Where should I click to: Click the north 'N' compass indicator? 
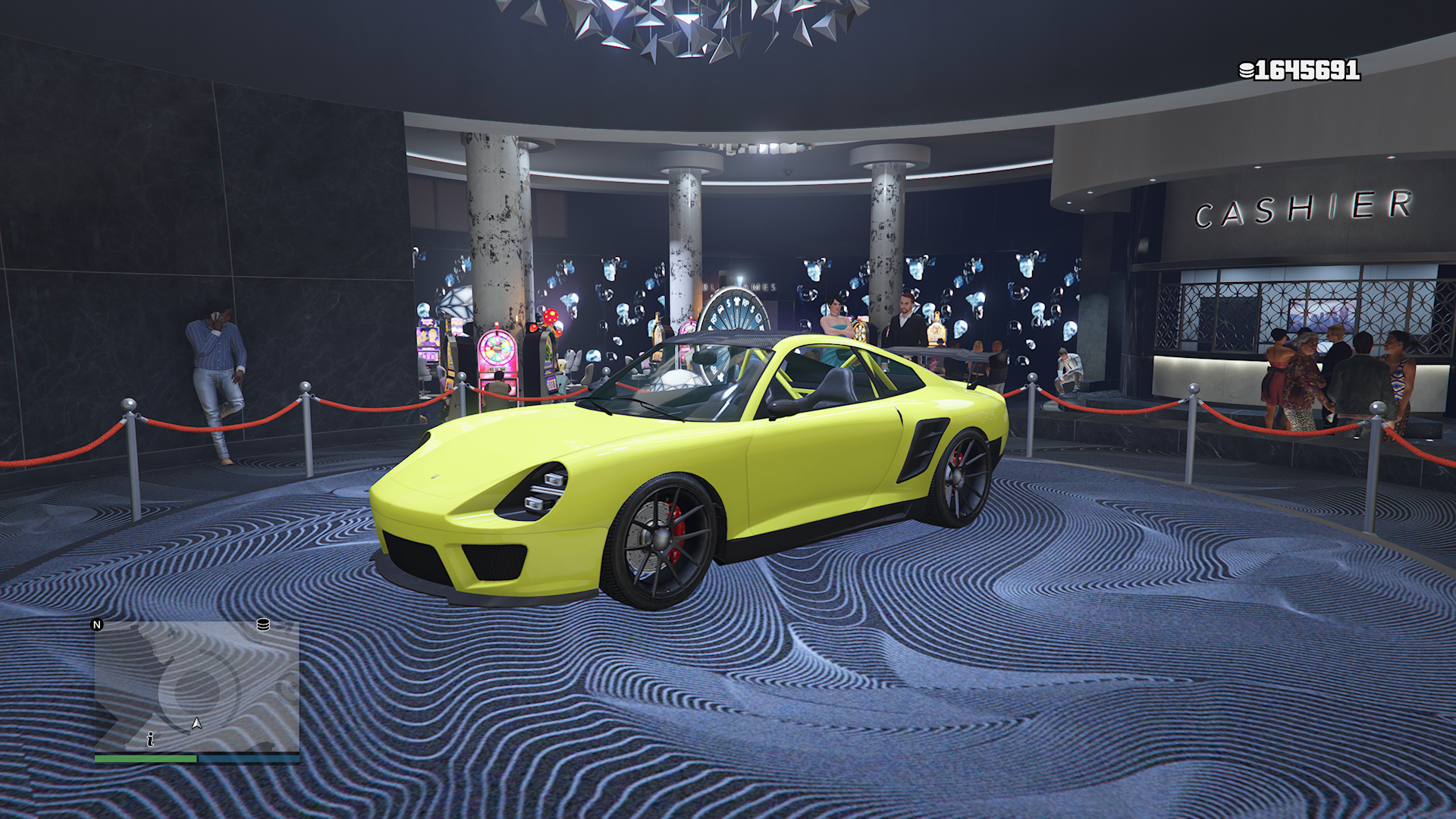click(x=97, y=625)
